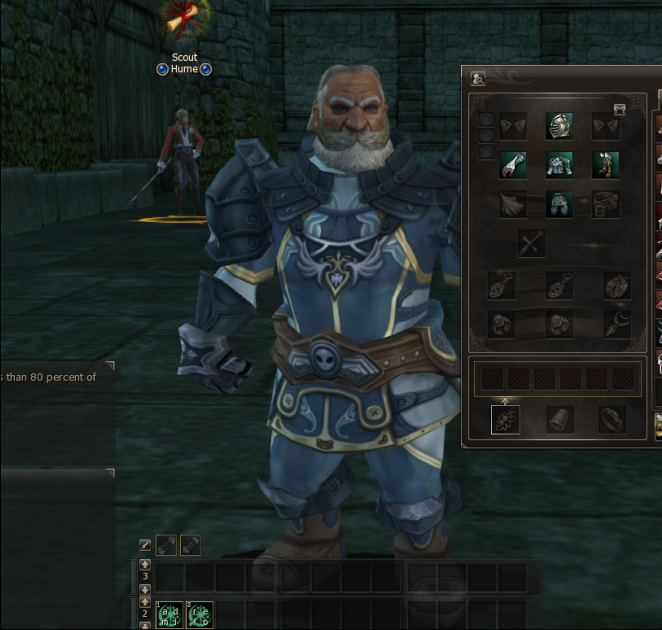Open the character inspect magnifier icon

point(478,78)
